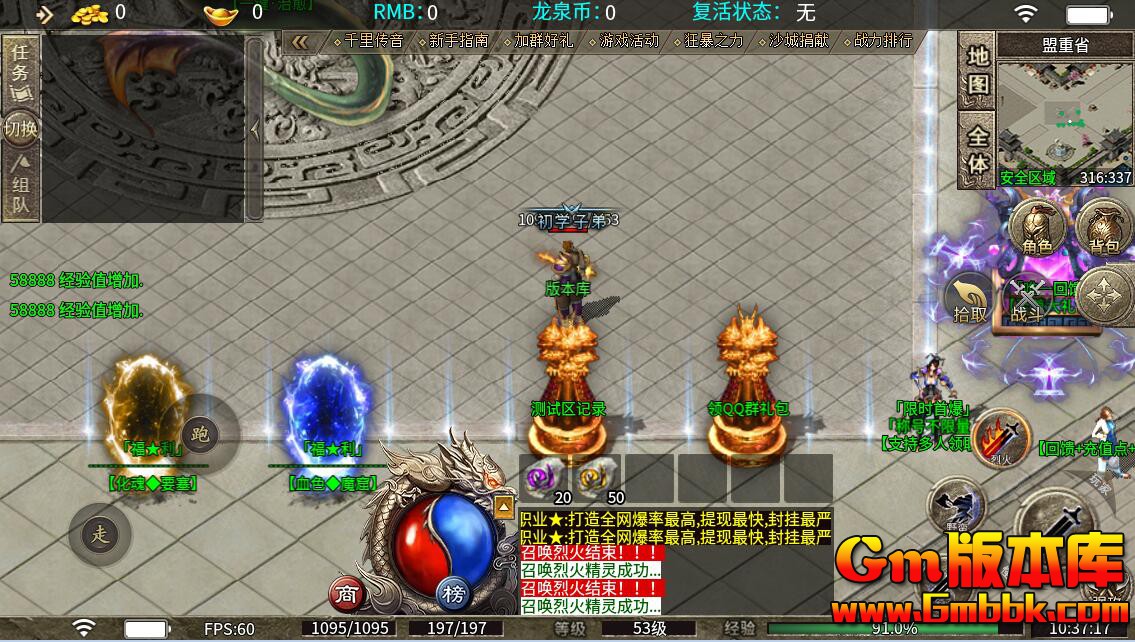
Task: Open the 背包 backpack
Action: [x=1103, y=228]
